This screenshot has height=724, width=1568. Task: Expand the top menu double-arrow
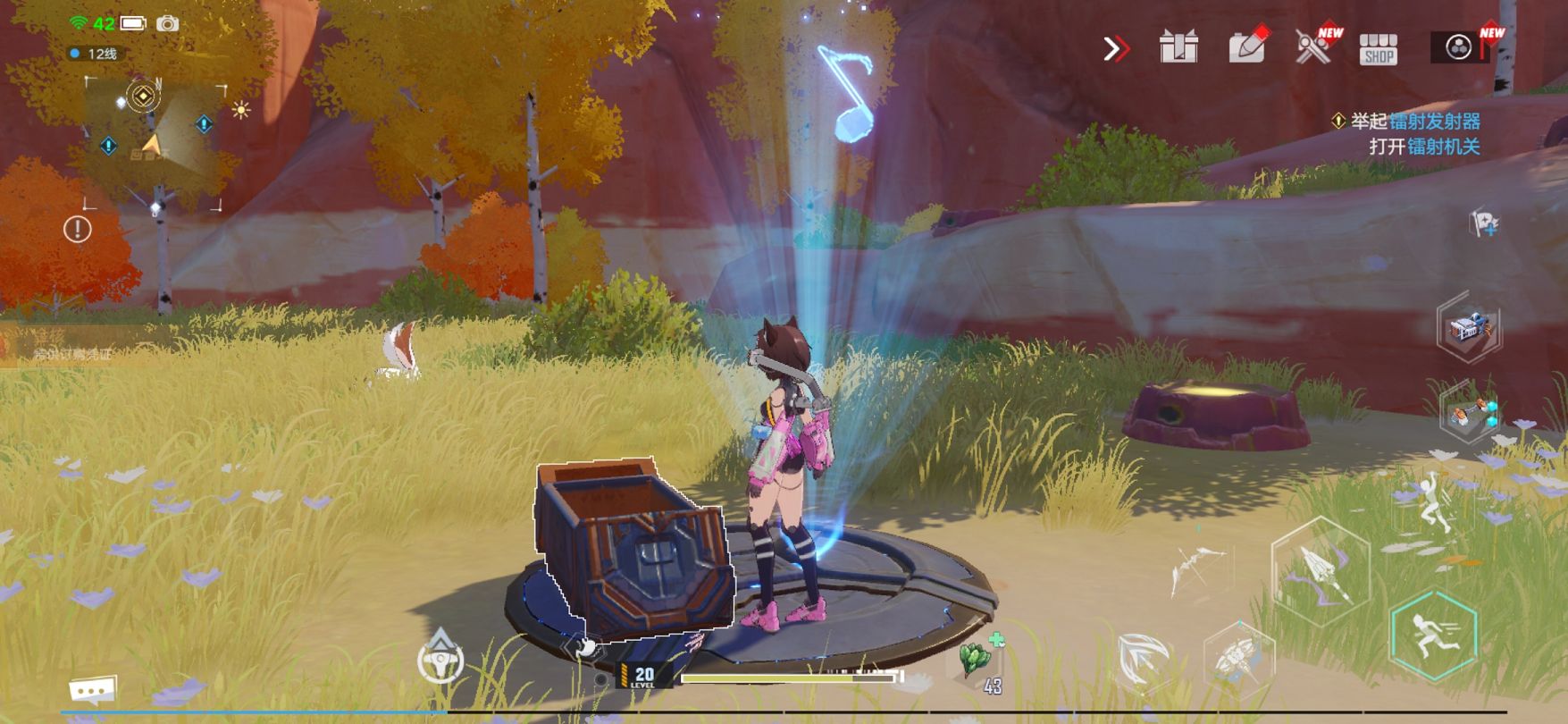[1116, 48]
